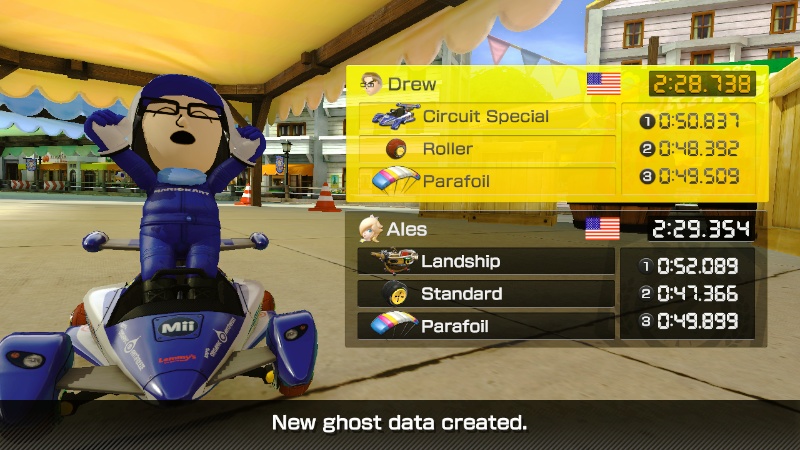This screenshot has width=800, height=450.
Task: Choose the Circuit Special kart row
Action: (488, 117)
